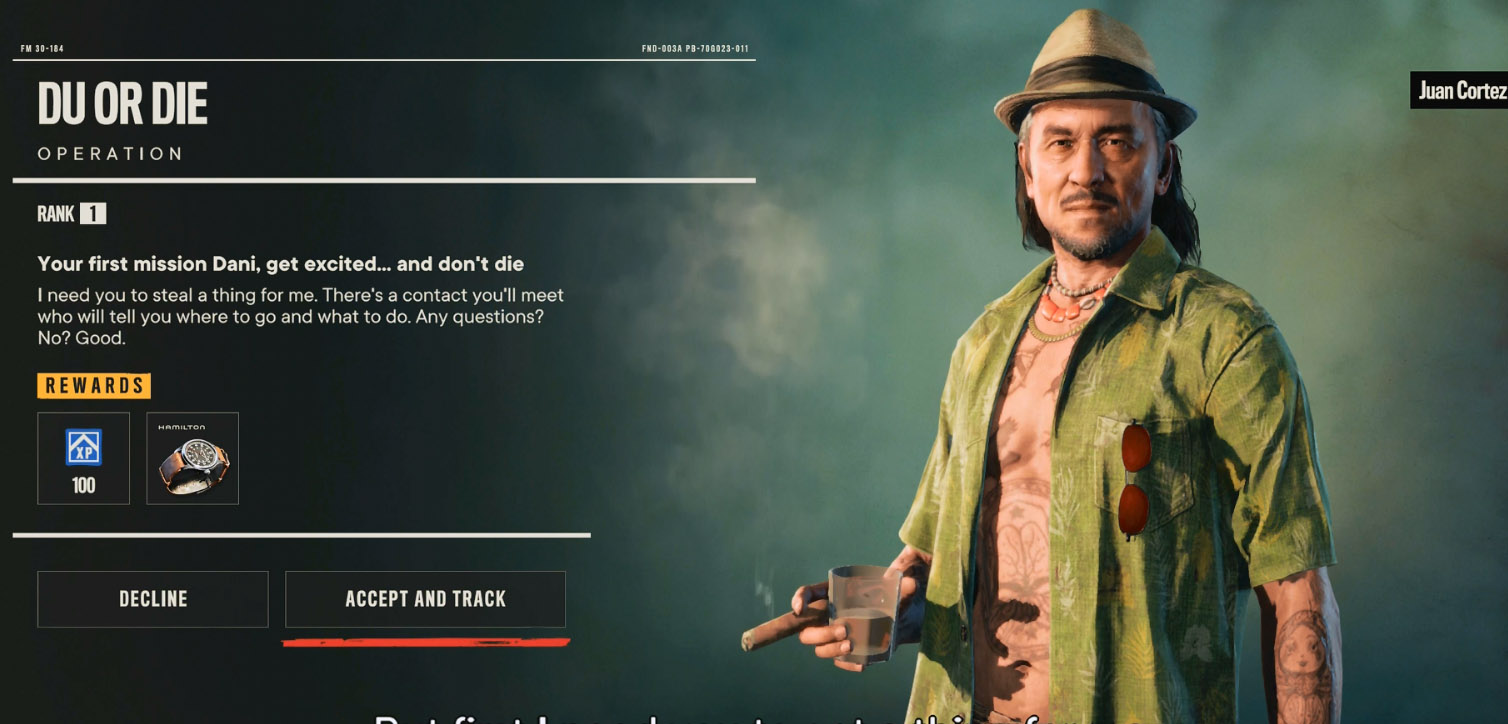
Task: Click the yellow REWARDS banner
Action: tap(94, 386)
